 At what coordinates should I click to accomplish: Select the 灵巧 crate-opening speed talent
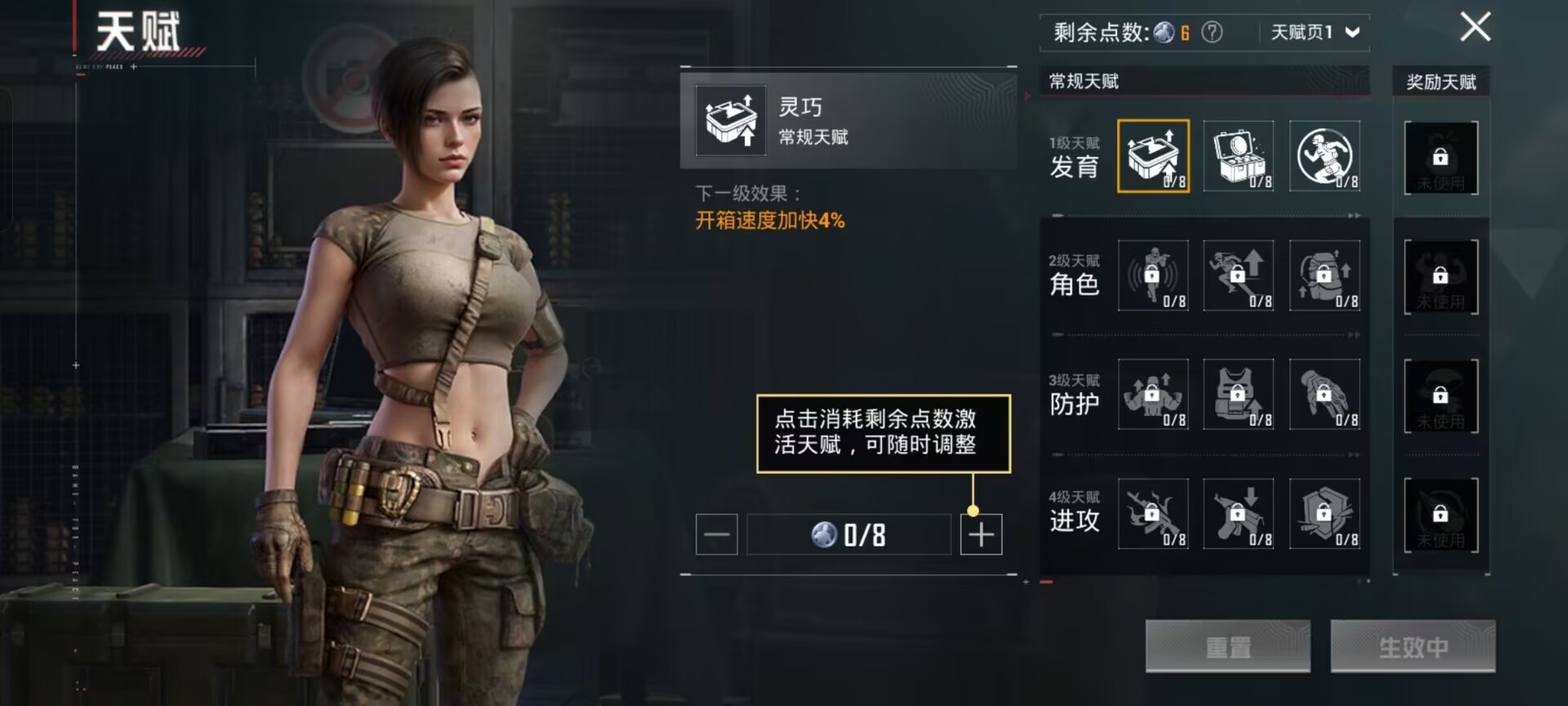(1152, 157)
